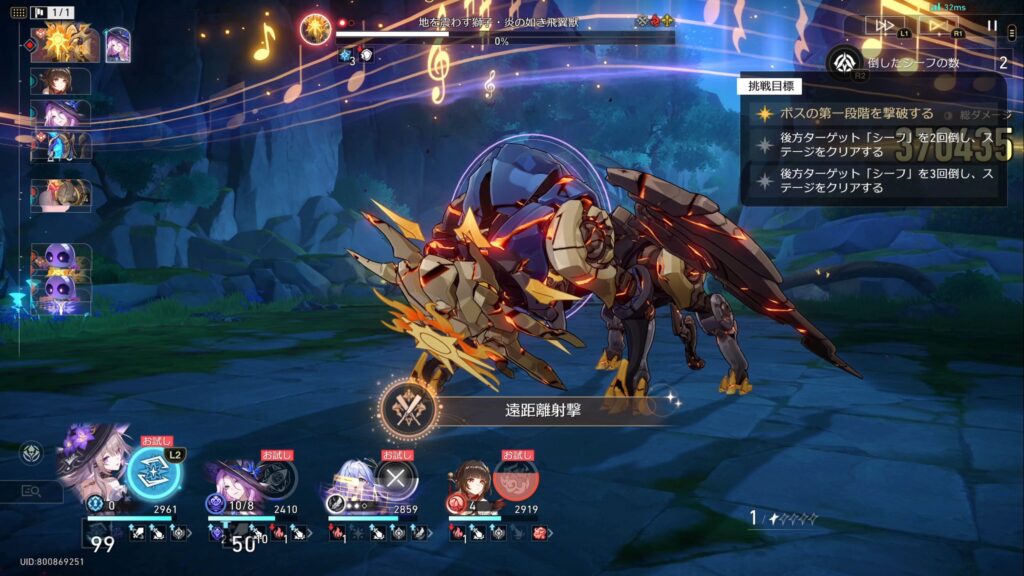Viewport: 1024px width, 576px height.
Task: Trigger the red swirl ultimate icon
Action: click(x=514, y=477)
